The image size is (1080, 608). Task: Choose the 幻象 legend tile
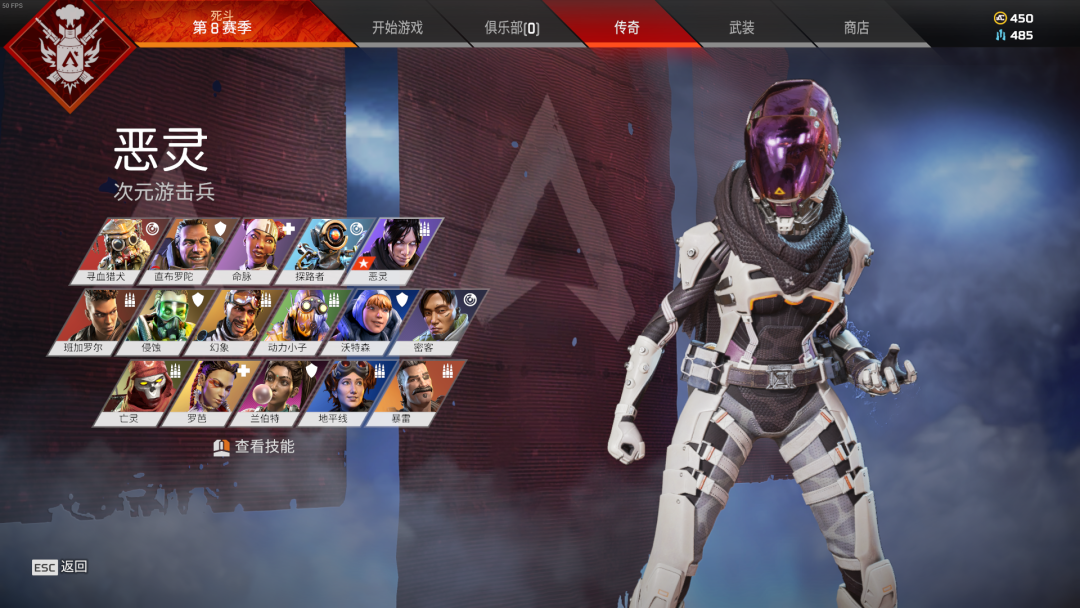[215, 320]
